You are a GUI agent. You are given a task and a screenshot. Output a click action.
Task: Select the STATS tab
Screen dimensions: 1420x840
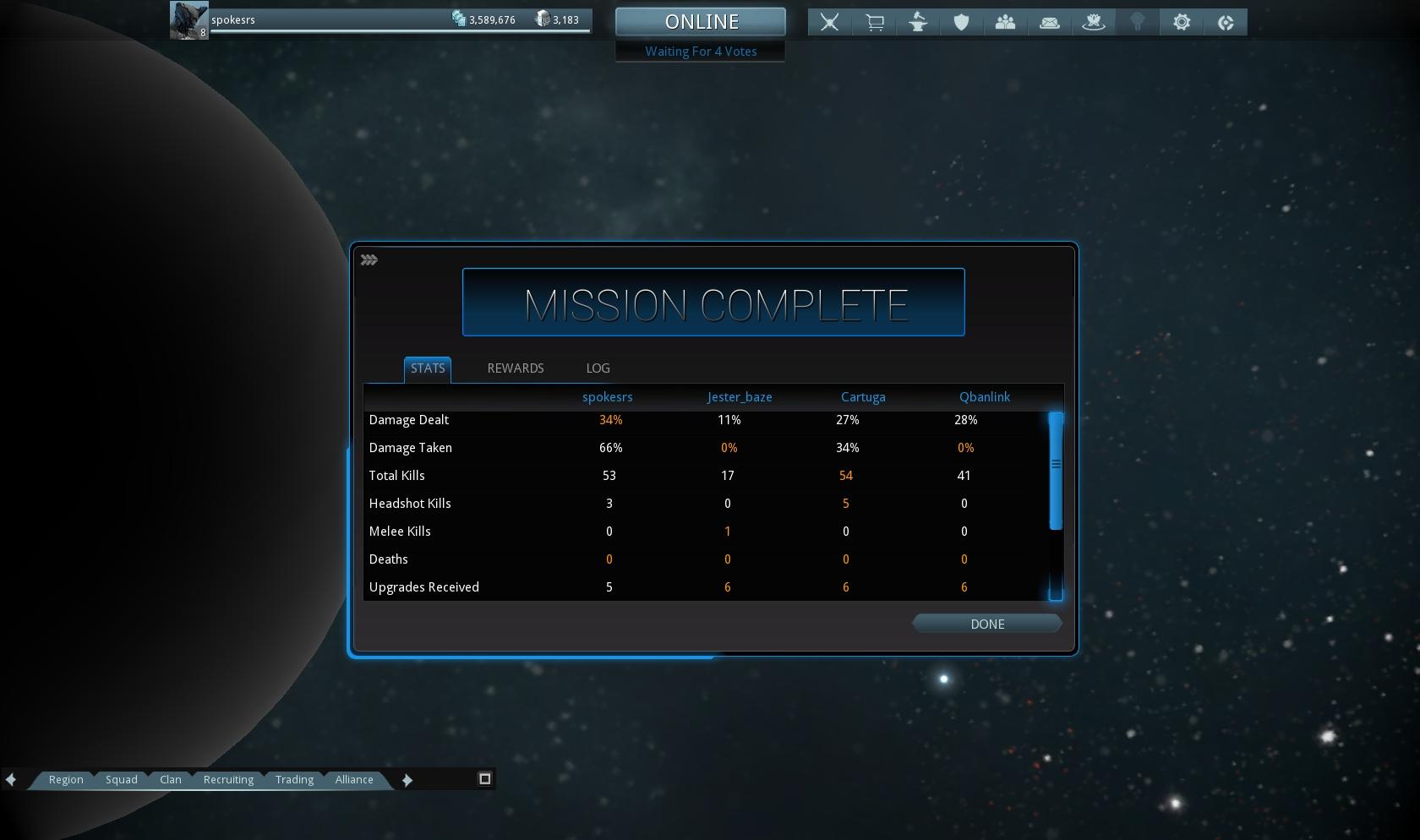[x=428, y=368]
